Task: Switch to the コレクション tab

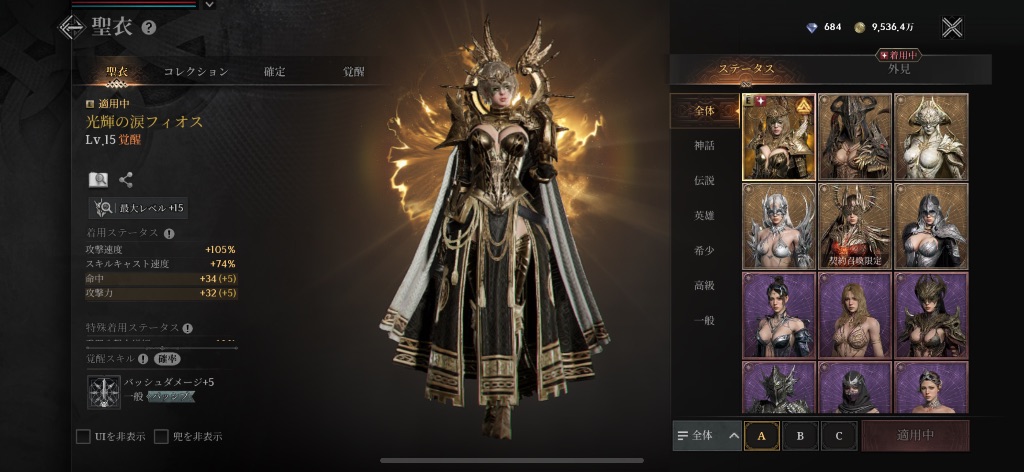Action: tap(196, 72)
